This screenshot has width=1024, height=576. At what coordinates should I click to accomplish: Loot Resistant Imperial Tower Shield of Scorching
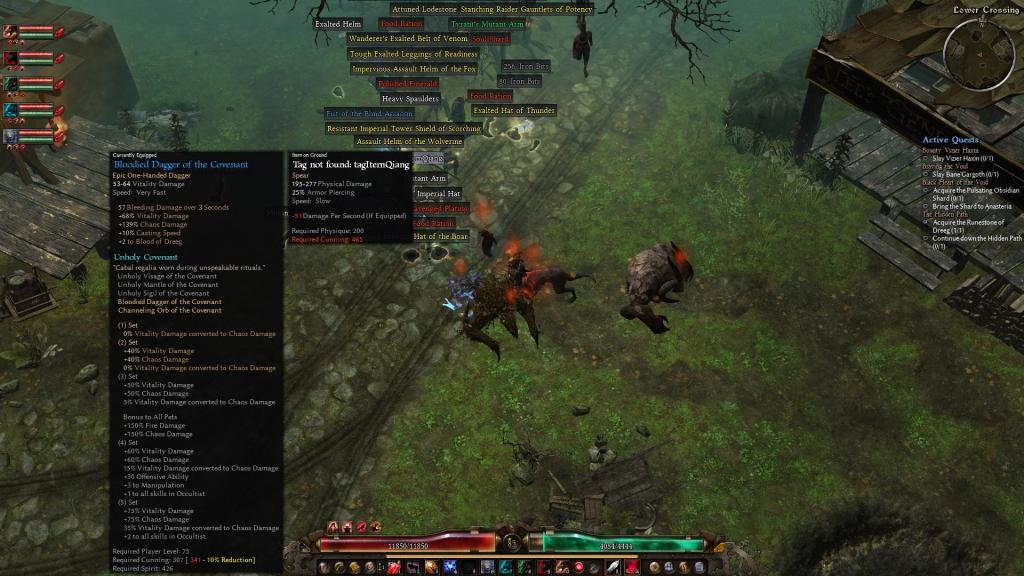tap(404, 129)
